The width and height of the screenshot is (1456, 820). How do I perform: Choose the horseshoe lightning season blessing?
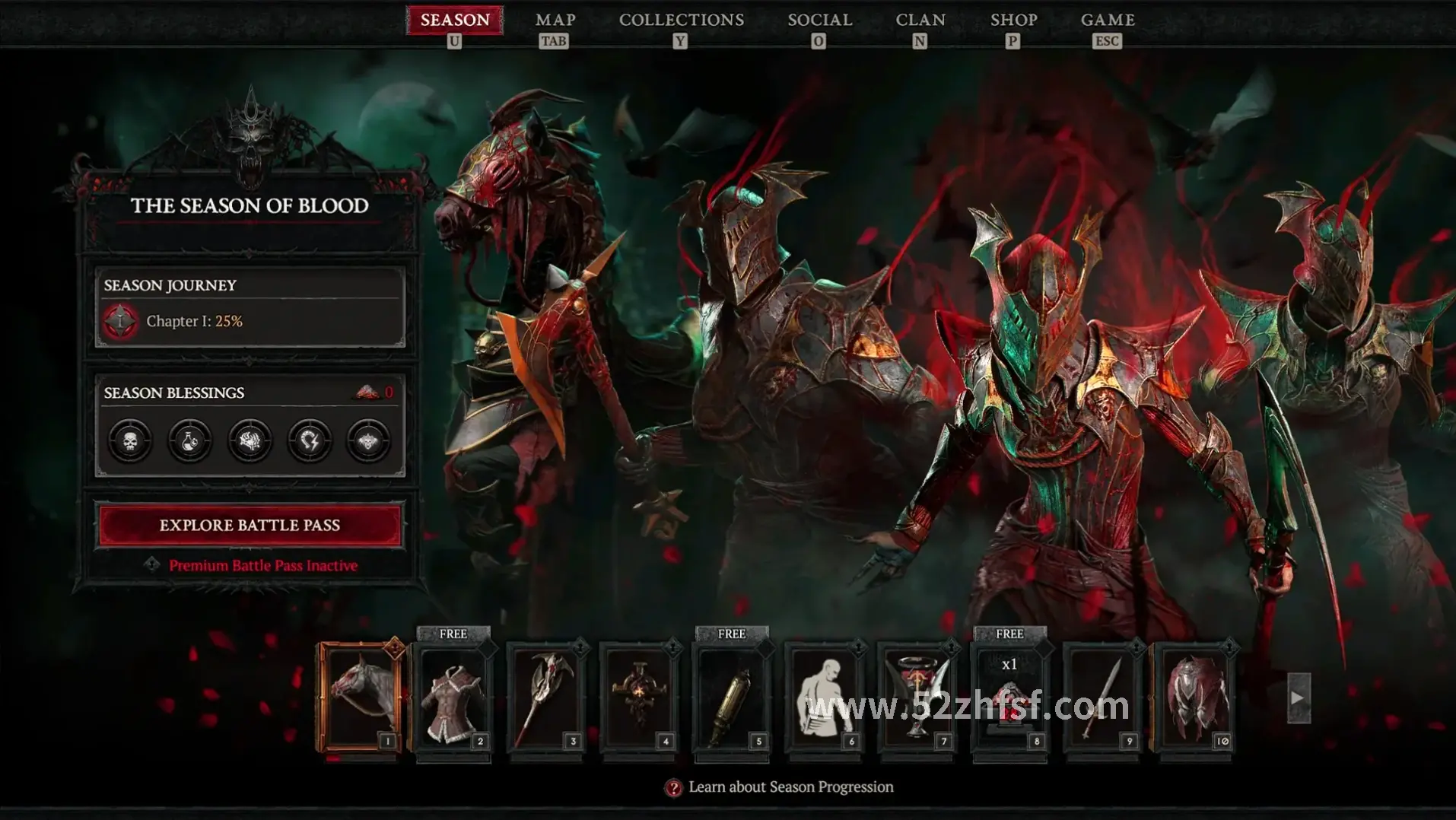[x=310, y=440]
